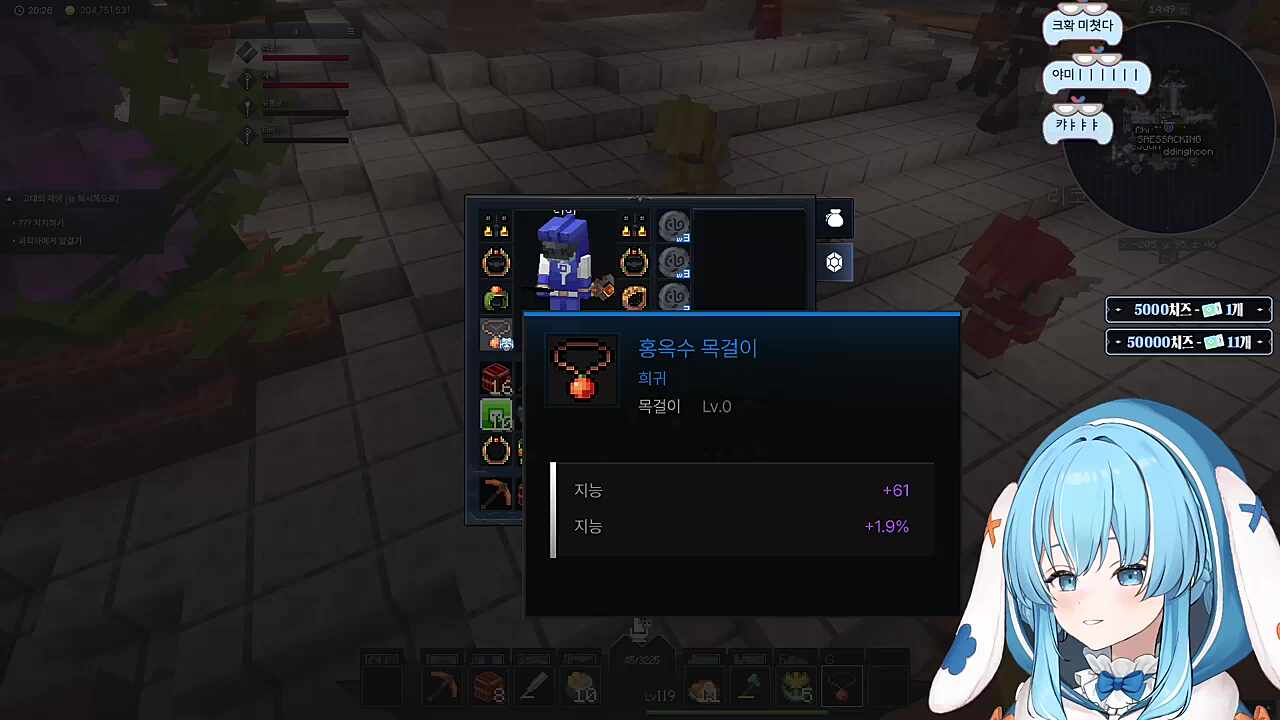Expand the left arrow on the 5000치즈 counter
The height and width of the screenshot is (720, 1280).
pos(1116,310)
